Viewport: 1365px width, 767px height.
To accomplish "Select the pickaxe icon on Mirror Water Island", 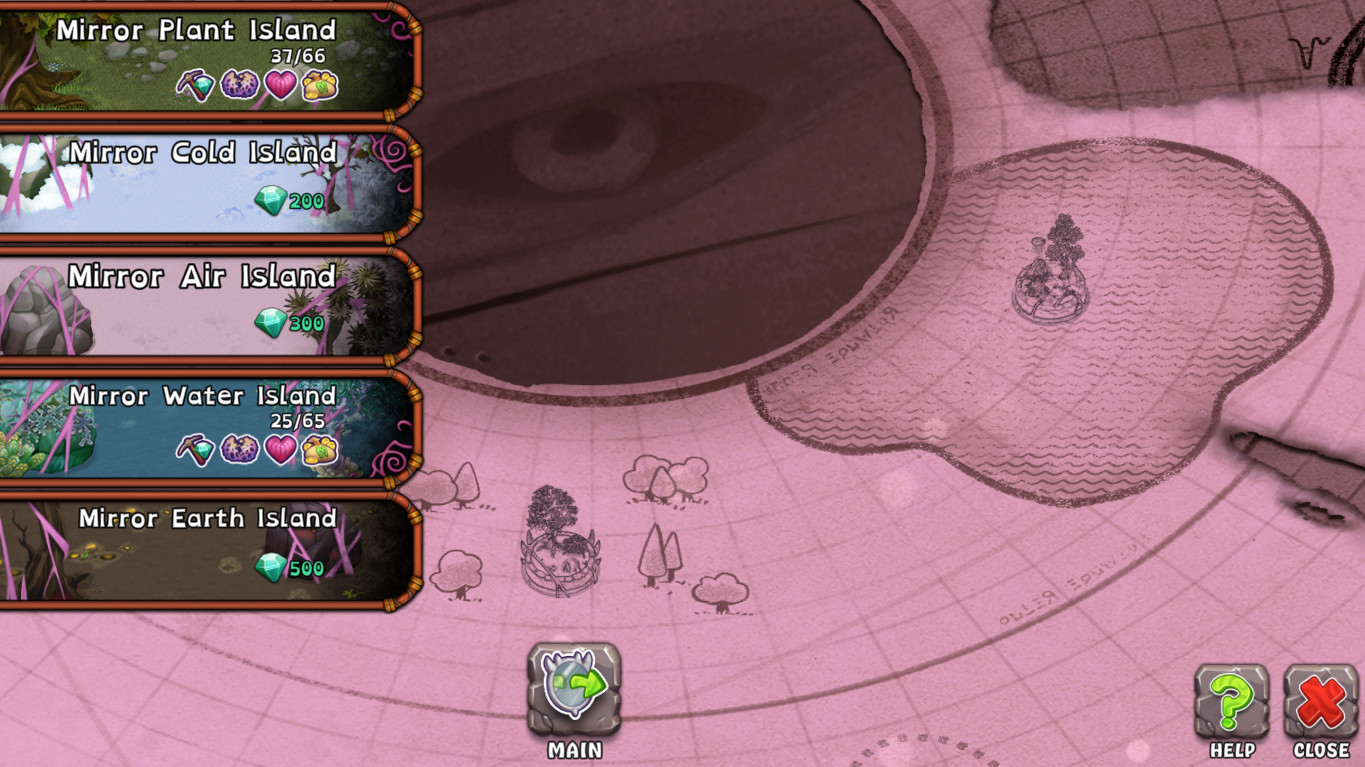I will click(196, 451).
